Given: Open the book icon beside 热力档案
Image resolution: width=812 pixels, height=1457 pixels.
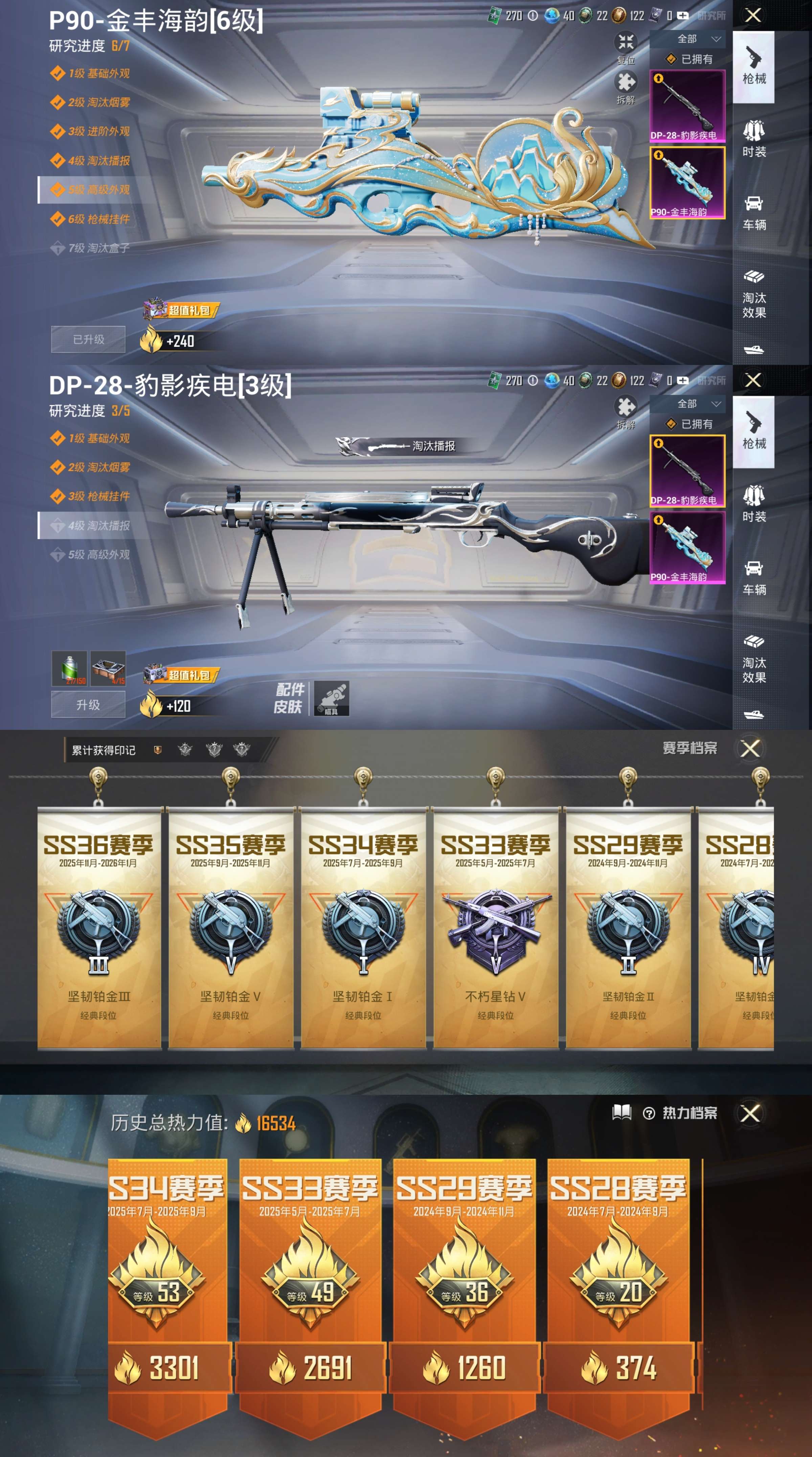Looking at the screenshot, I should (622, 1112).
